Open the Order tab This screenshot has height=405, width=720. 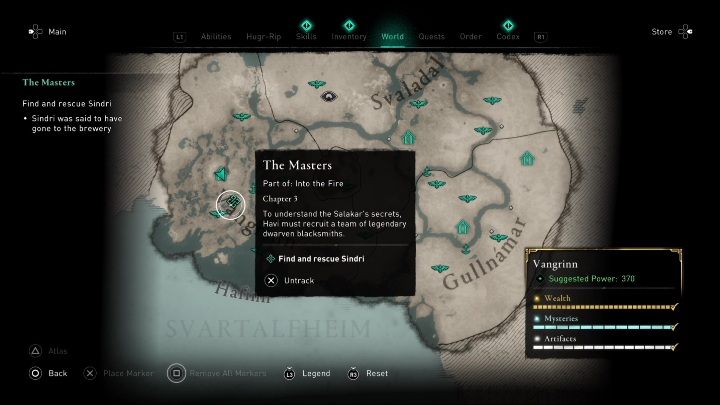click(x=470, y=36)
